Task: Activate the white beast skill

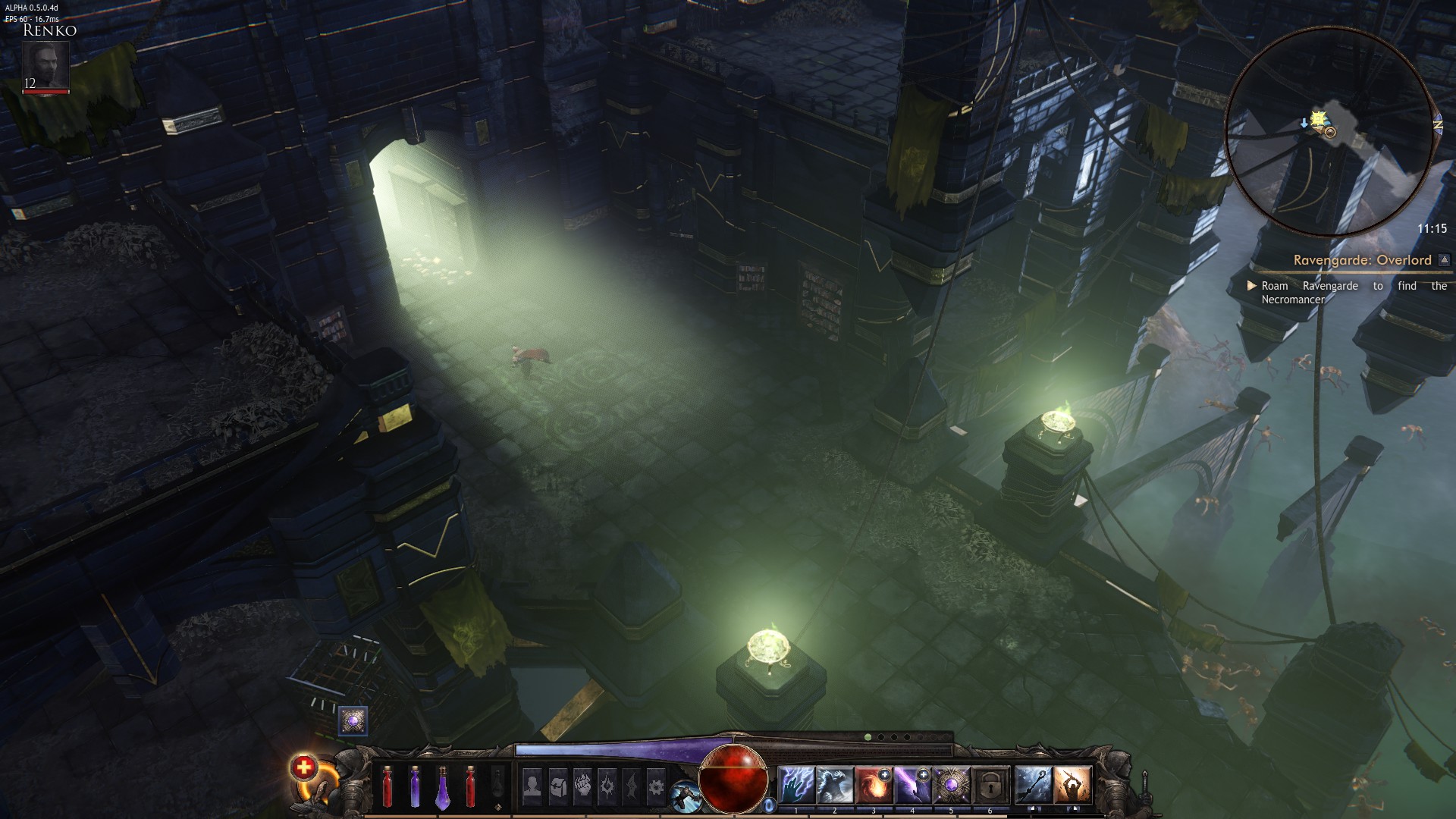Action: 834,785
